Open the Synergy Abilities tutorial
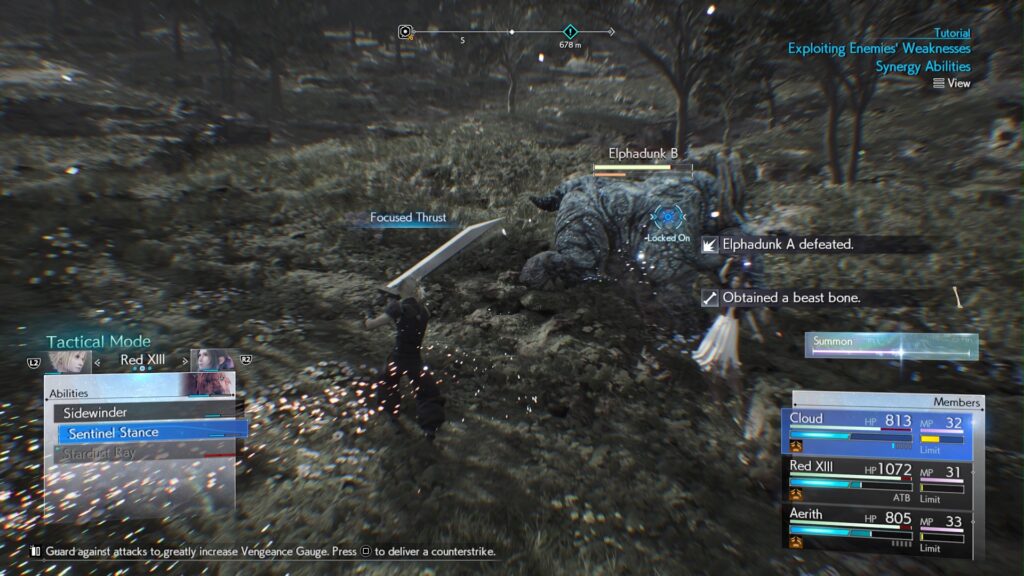The image size is (1024, 576). tap(922, 67)
